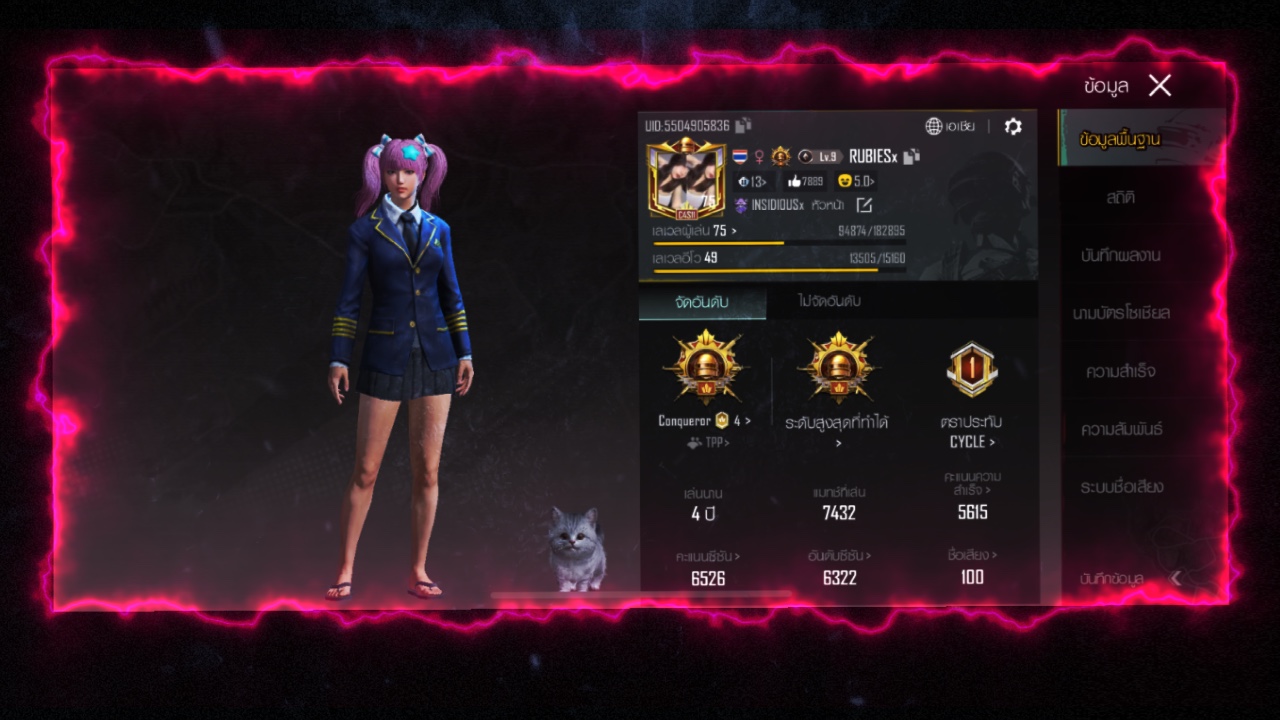This screenshot has width=1280, height=720.
Task: View the 7889 likes count
Action: tap(804, 181)
